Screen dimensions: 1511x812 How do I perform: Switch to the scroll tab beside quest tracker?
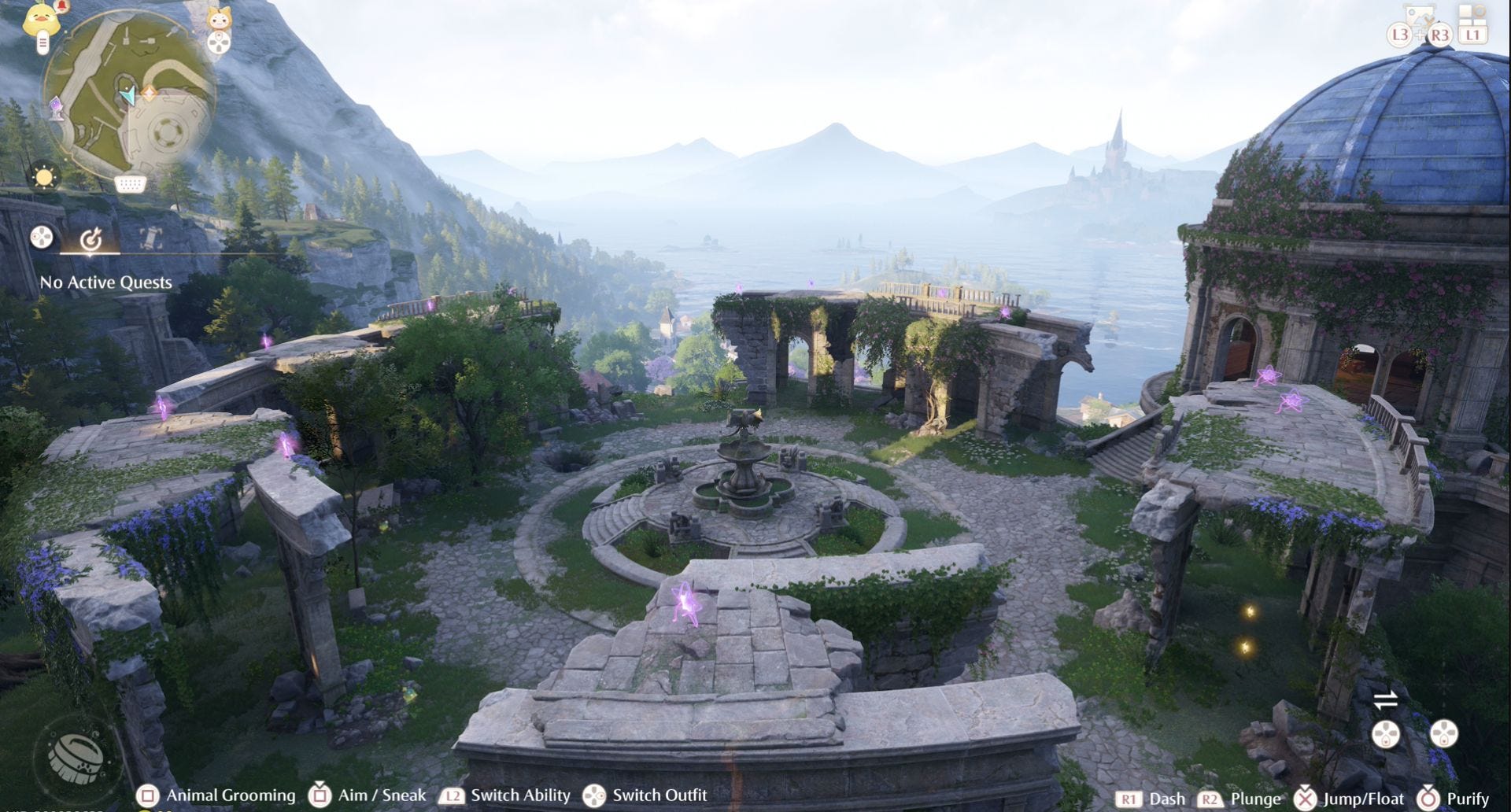[x=150, y=238]
